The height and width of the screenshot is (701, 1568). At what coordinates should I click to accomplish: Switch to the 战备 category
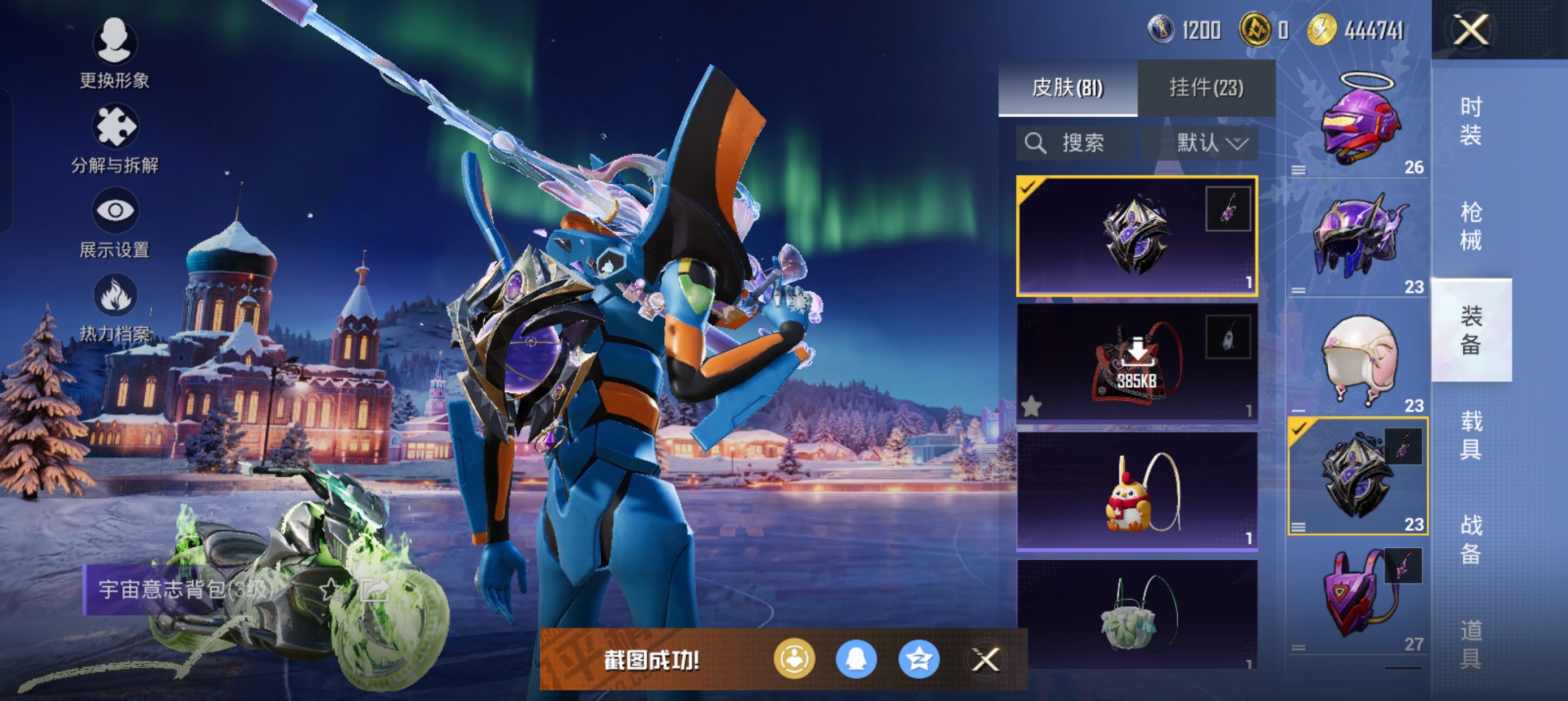point(1471,539)
